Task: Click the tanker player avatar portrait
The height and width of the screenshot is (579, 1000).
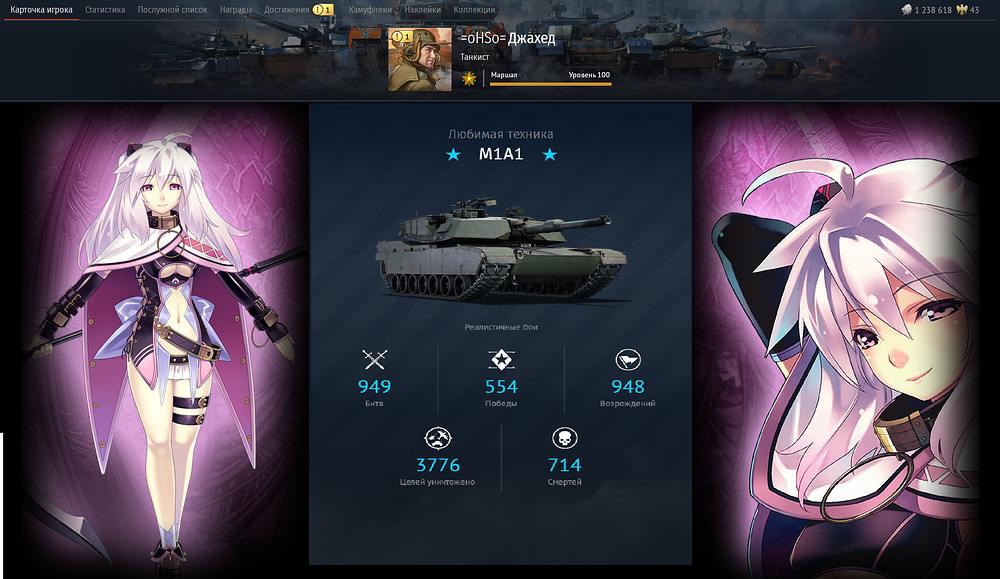Action: point(421,60)
